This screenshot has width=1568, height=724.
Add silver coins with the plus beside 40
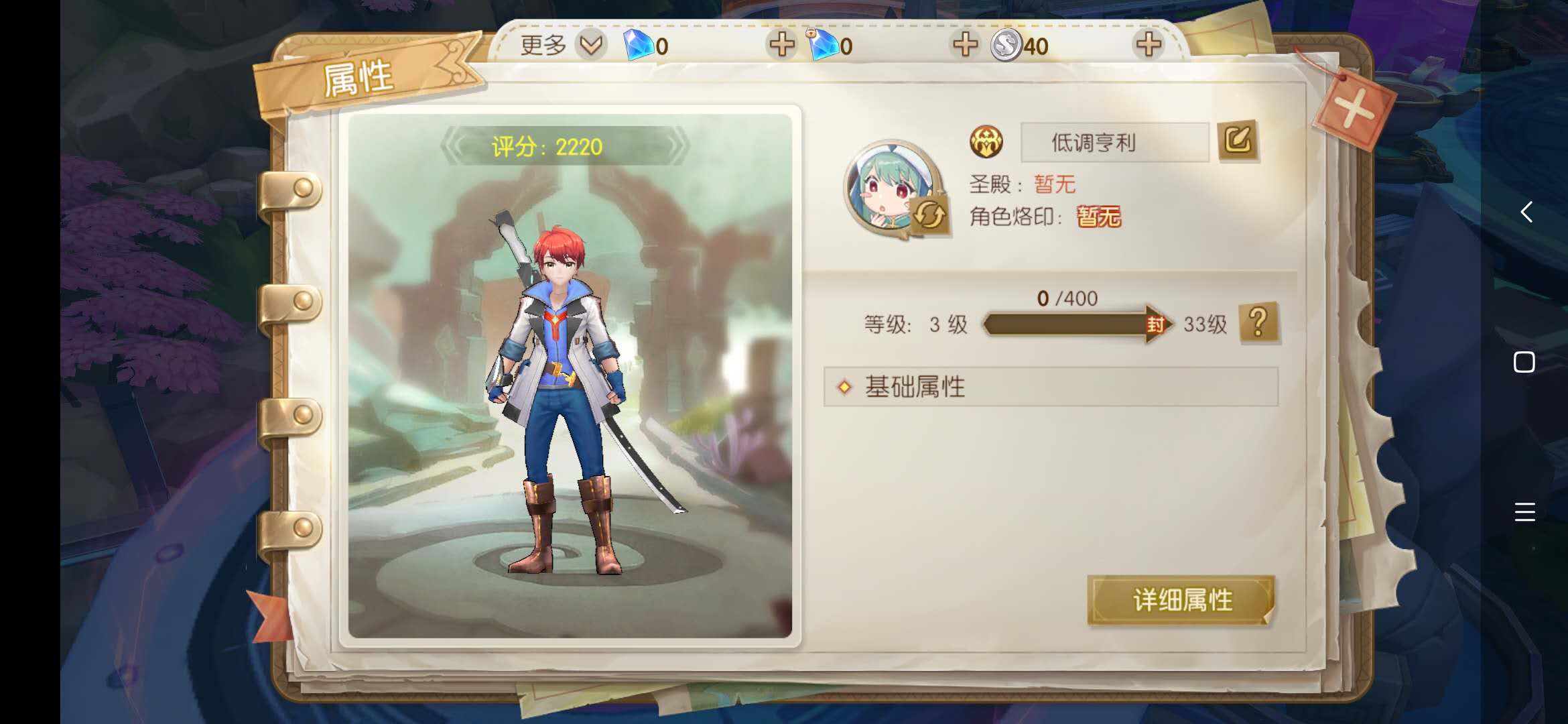pos(1149,45)
